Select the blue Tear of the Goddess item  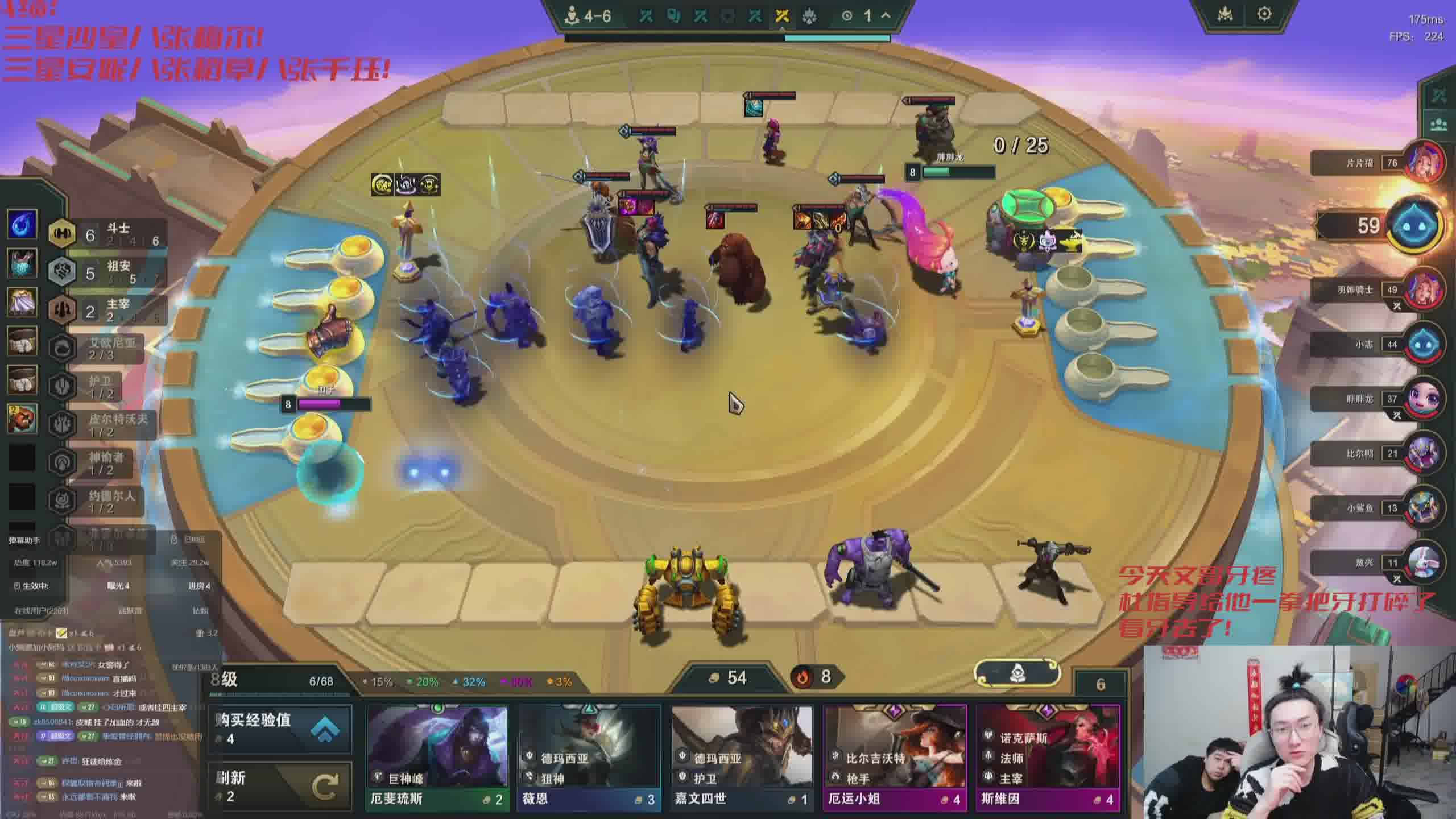pyautogui.click(x=22, y=224)
